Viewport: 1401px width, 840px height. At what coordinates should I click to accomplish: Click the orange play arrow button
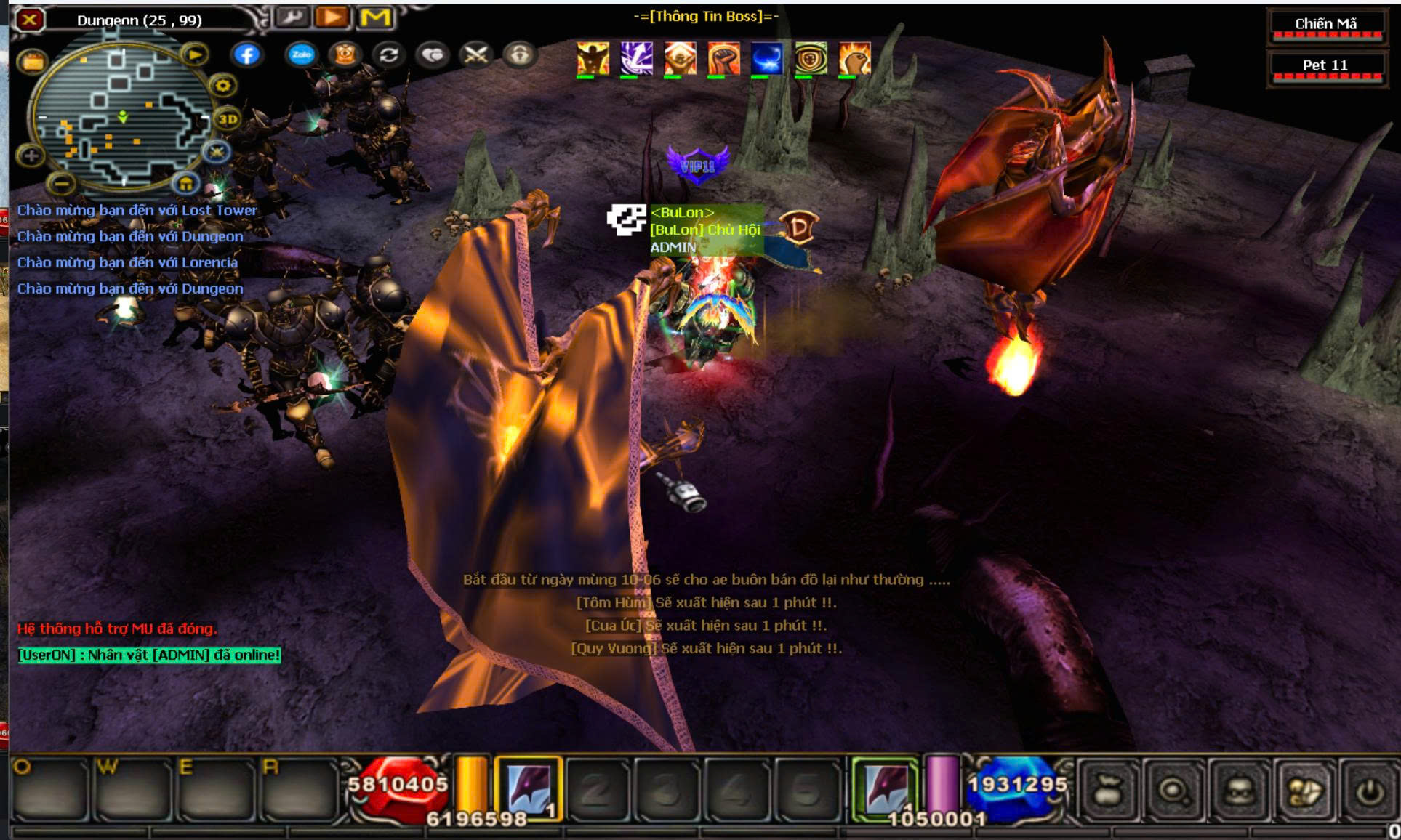(x=332, y=17)
